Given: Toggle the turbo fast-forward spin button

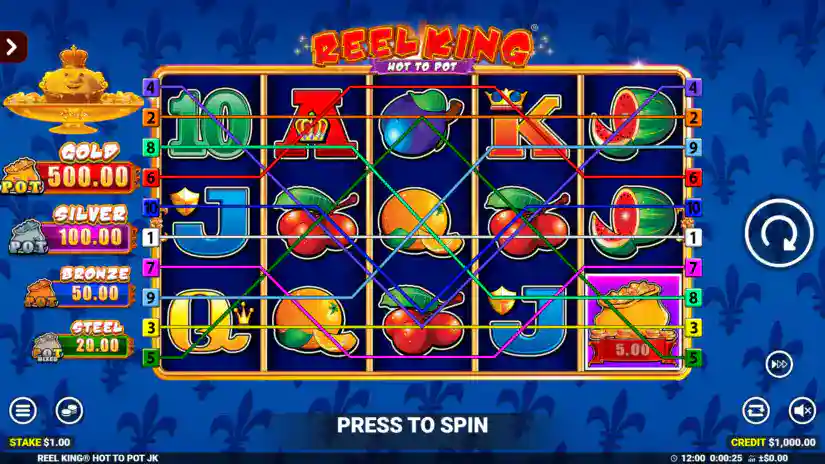Looking at the screenshot, I should pos(779,364).
